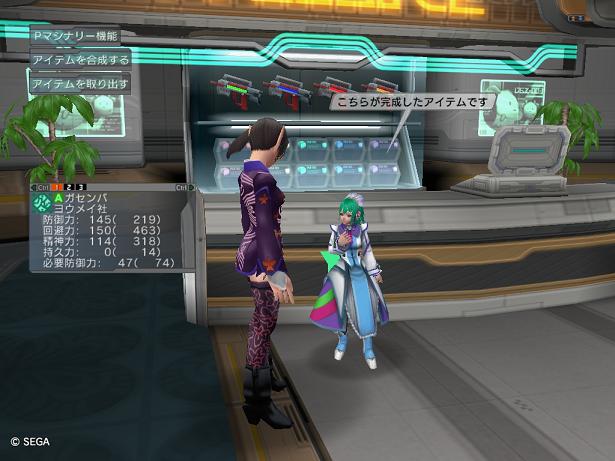This screenshot has height=461, width=615.
Task: Click the ガゼンバ armor item icon
Action: pyautogui.click(x=42, y=203)
